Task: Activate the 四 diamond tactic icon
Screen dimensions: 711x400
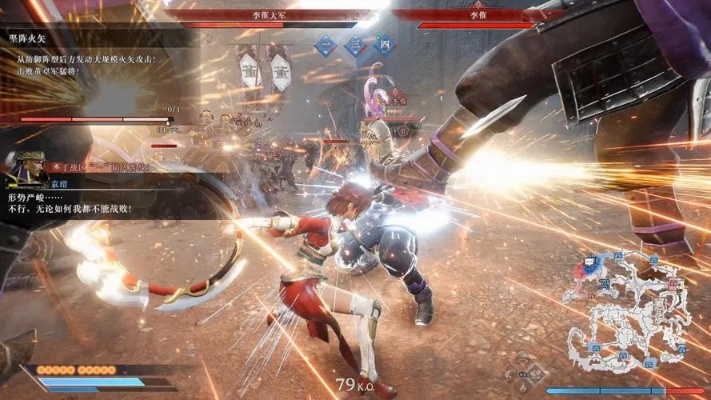Action: (x=384, y=45)
